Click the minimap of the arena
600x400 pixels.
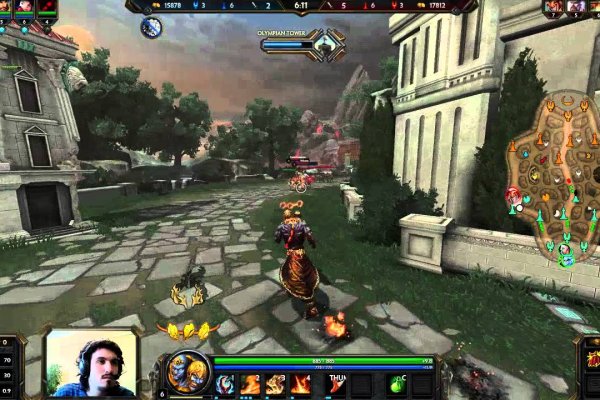[553, 180]
